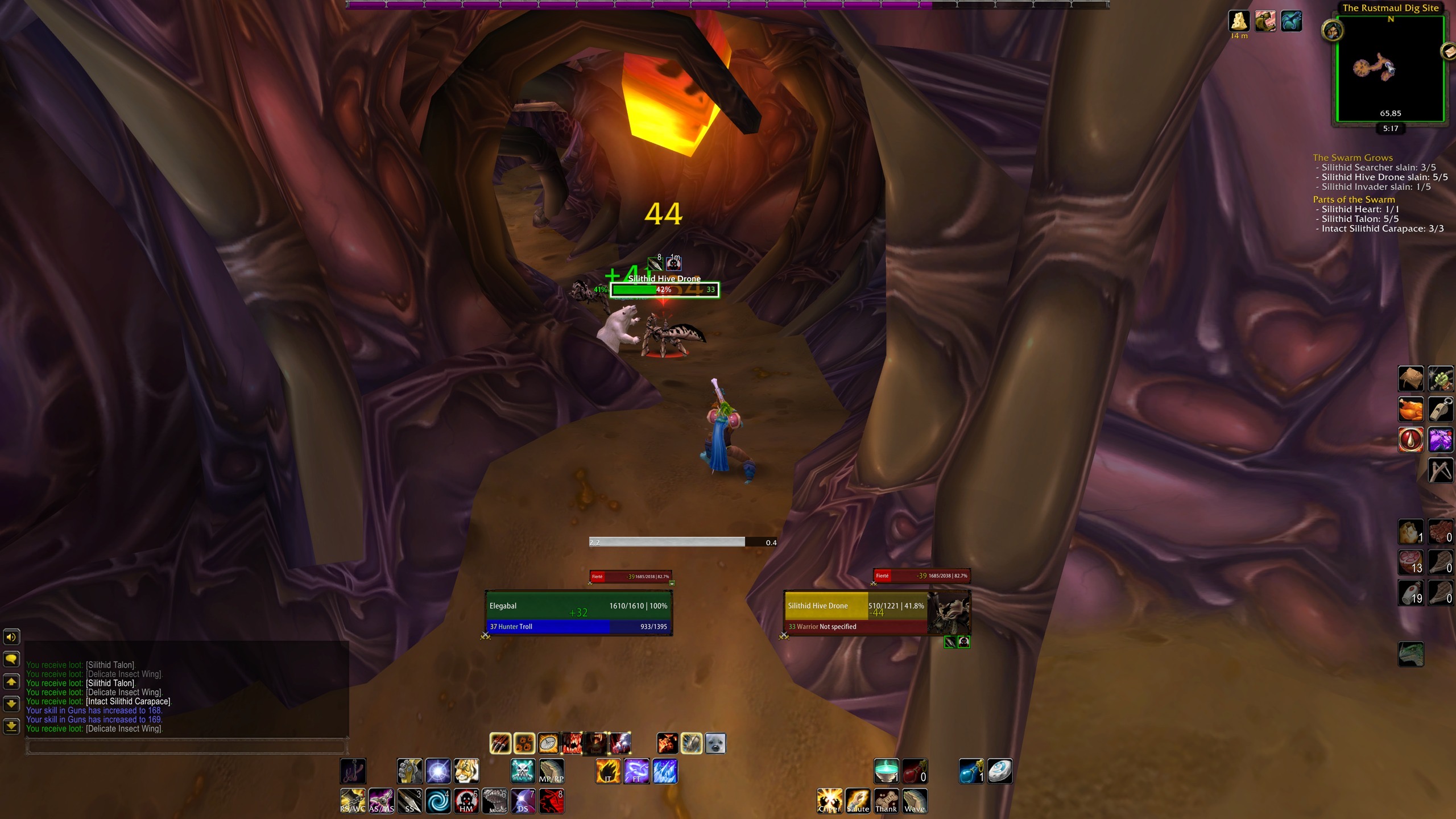This screenshot has width=1456, height=819.
Task: Select The Swarm Grows quest in tracker
Action: pos(1352,158)
